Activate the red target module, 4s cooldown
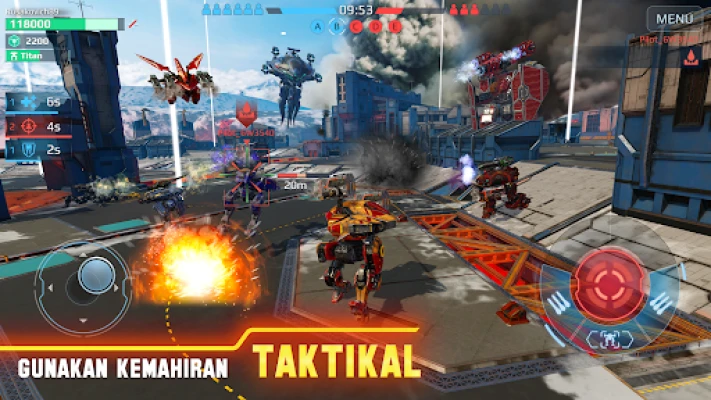Image resolution: width=711 pixels, height=400 pixels. (x=26, y=127)
